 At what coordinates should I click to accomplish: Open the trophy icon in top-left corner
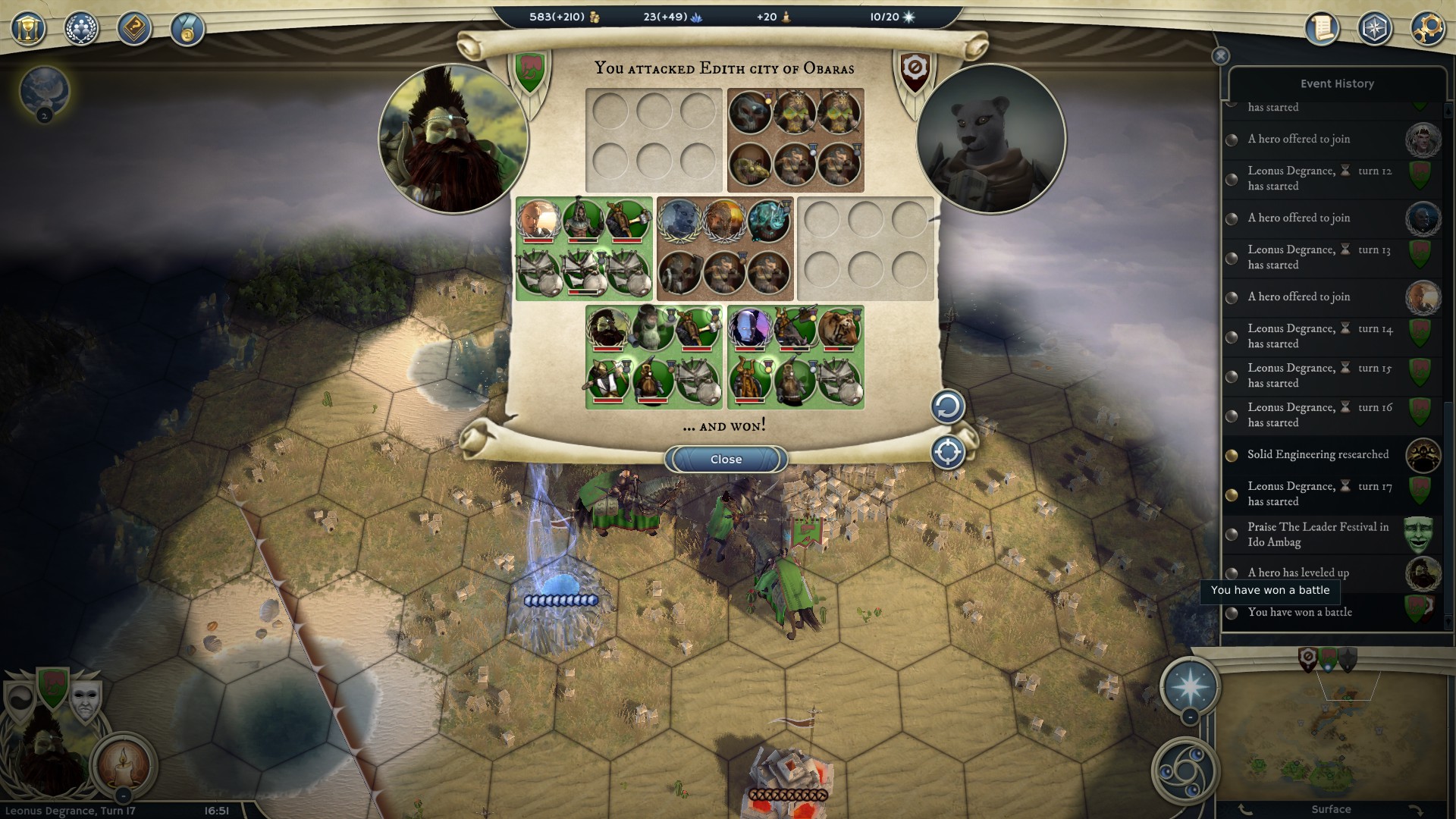(x=28, y=29)
